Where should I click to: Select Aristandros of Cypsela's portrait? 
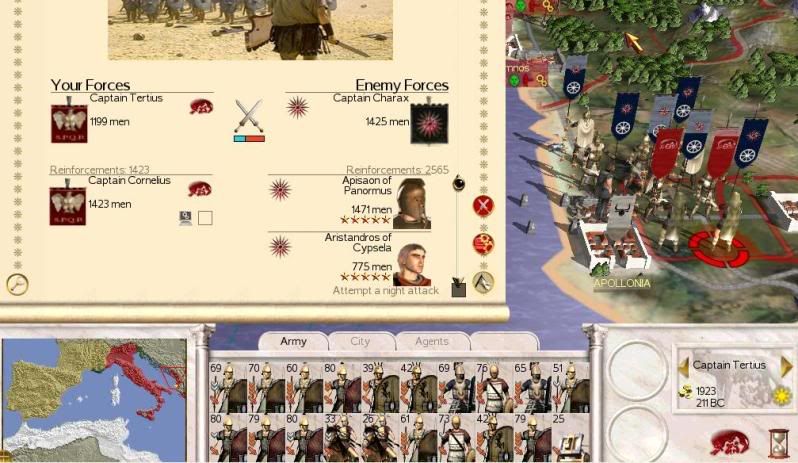coord(412,265)
